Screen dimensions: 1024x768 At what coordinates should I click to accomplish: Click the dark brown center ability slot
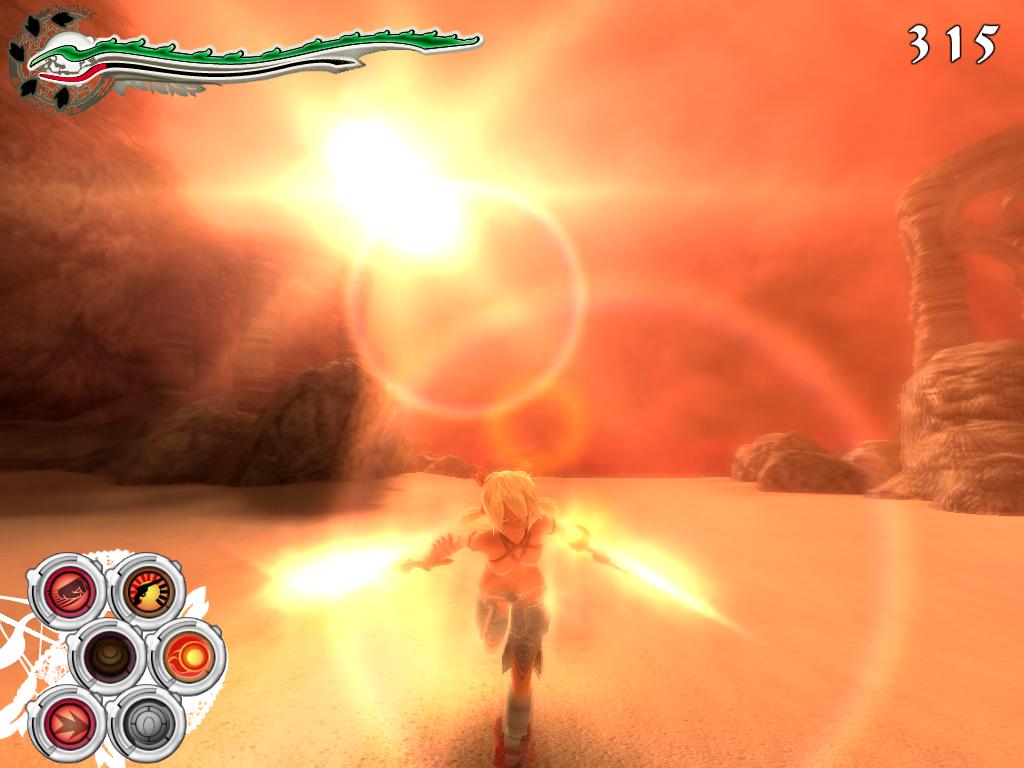click(x=108, y=656)
